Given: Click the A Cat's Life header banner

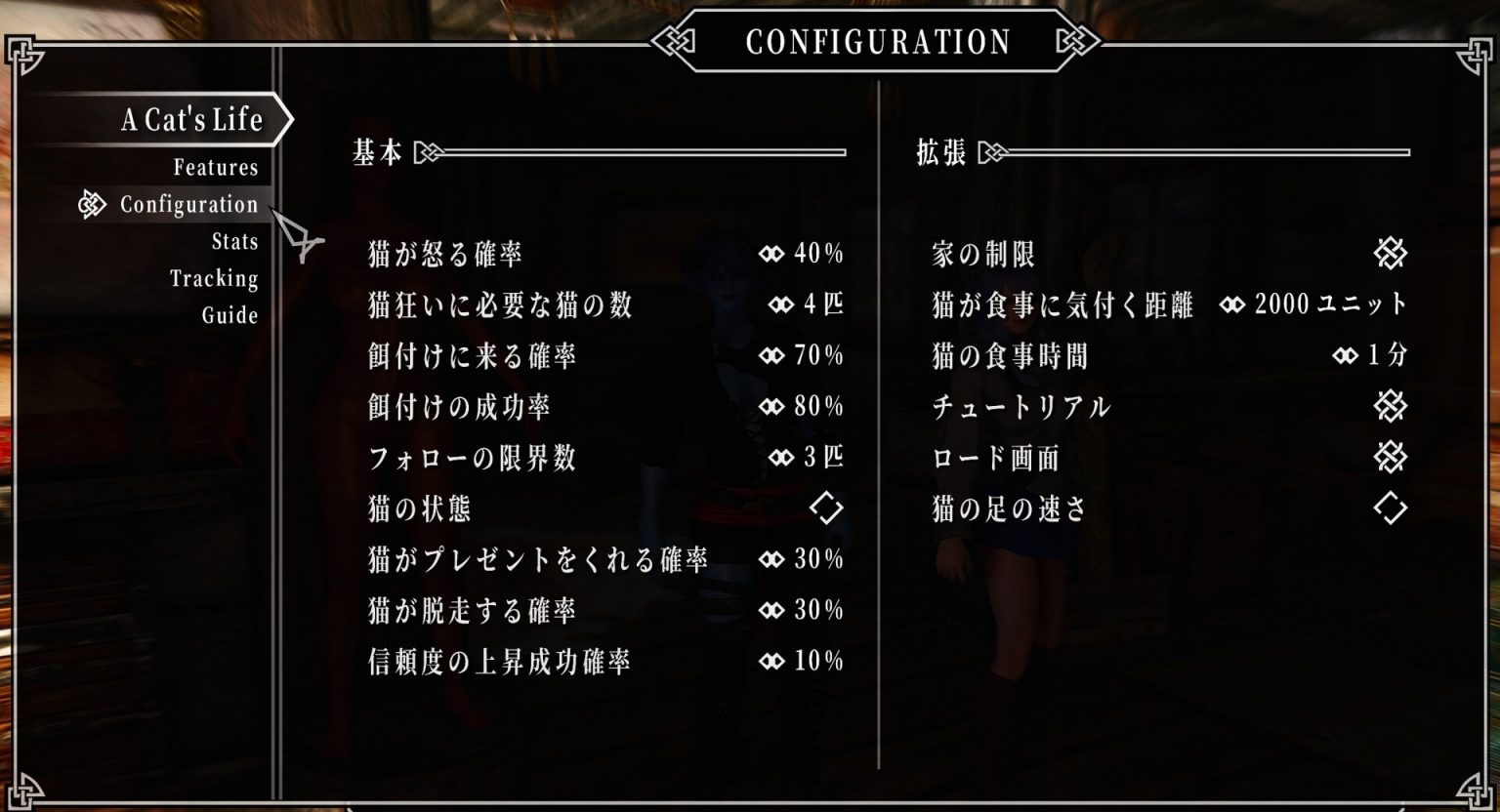Looking at the screenshot, I should pos(191,120).
